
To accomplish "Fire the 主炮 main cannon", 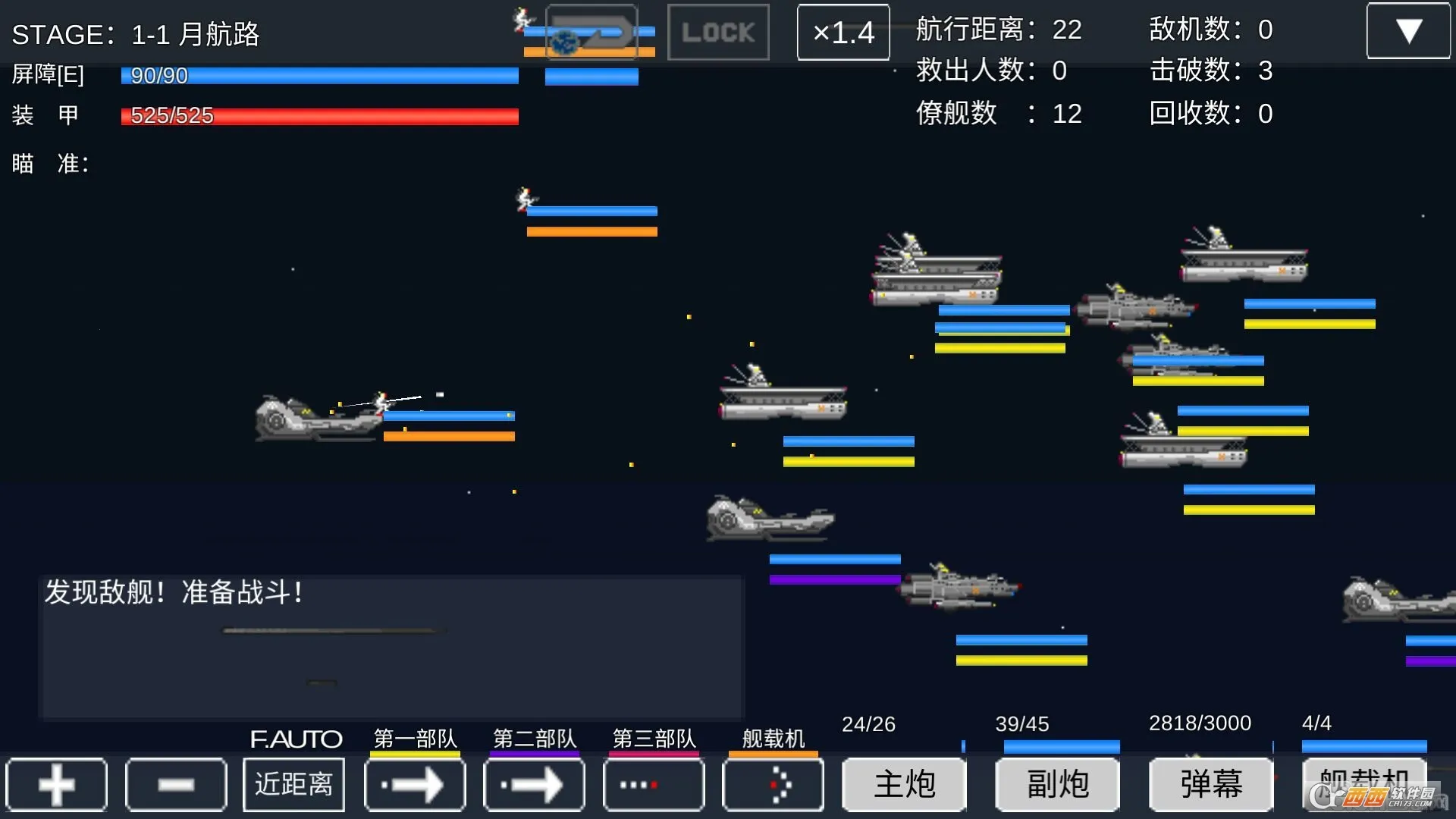I will click(x=905, y=785).
